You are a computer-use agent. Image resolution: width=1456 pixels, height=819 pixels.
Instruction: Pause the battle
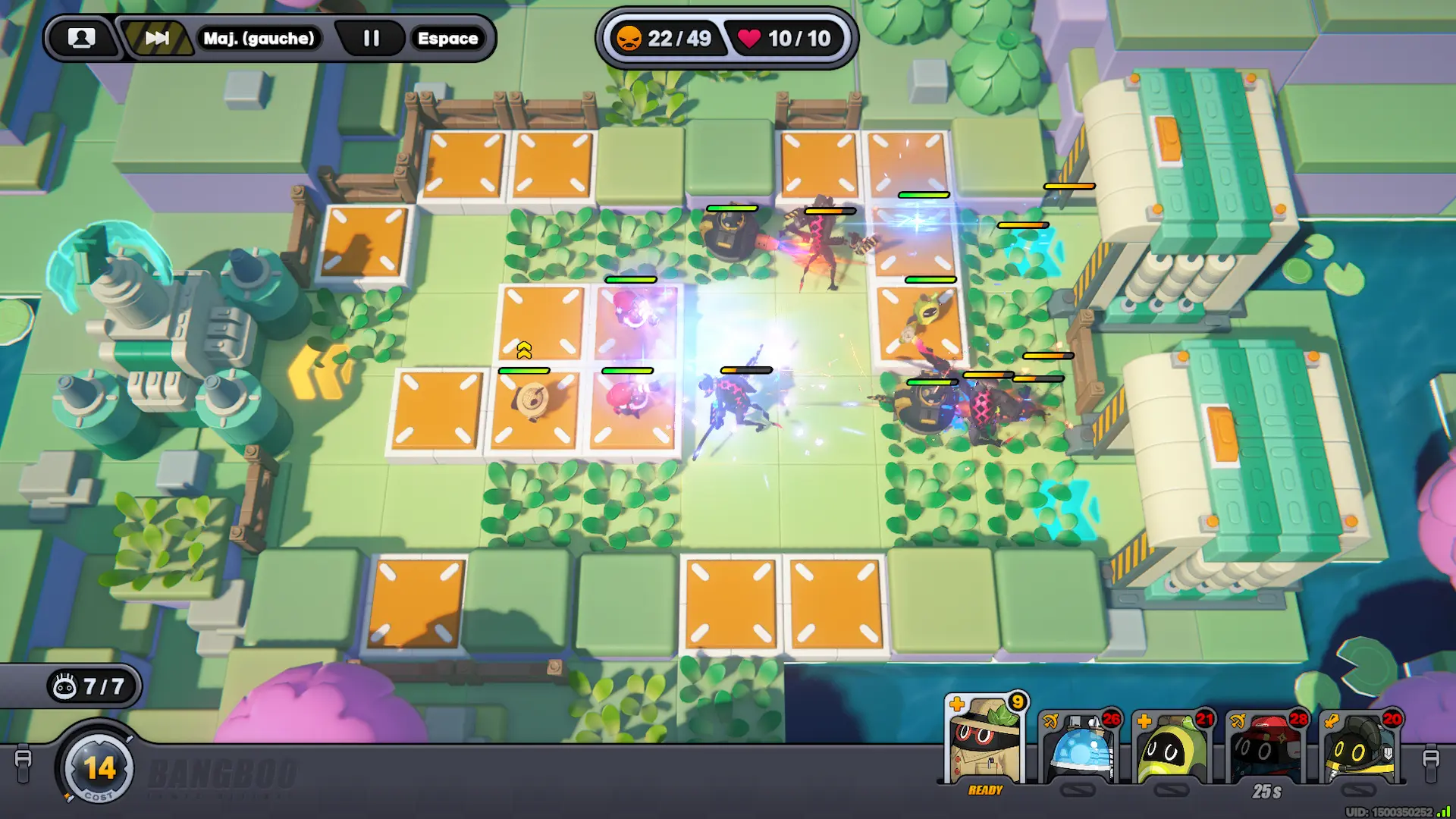[x=371, y=38]
